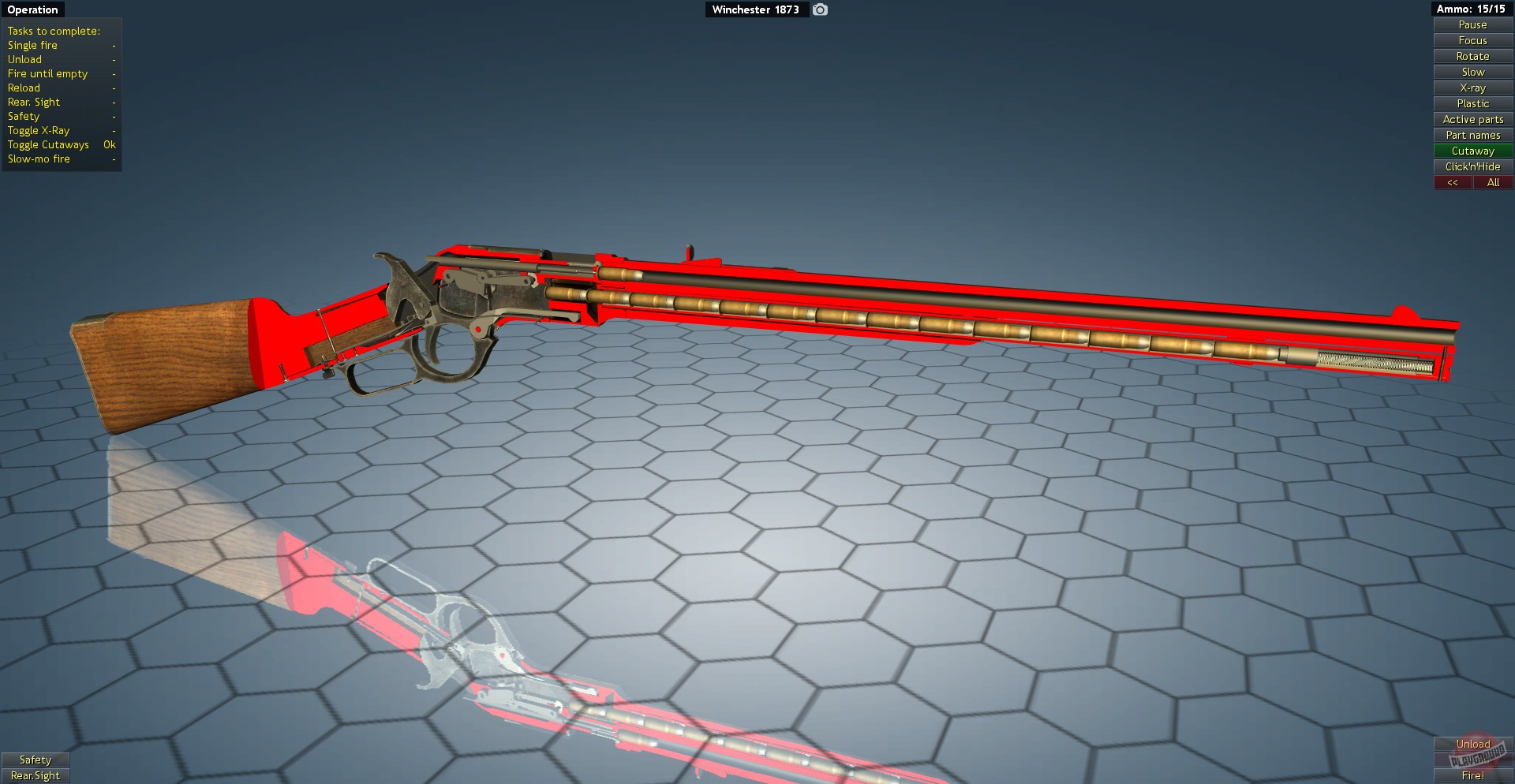1515x784 pixels.
Task: Pause the simulation
Action: (1472, 24)
